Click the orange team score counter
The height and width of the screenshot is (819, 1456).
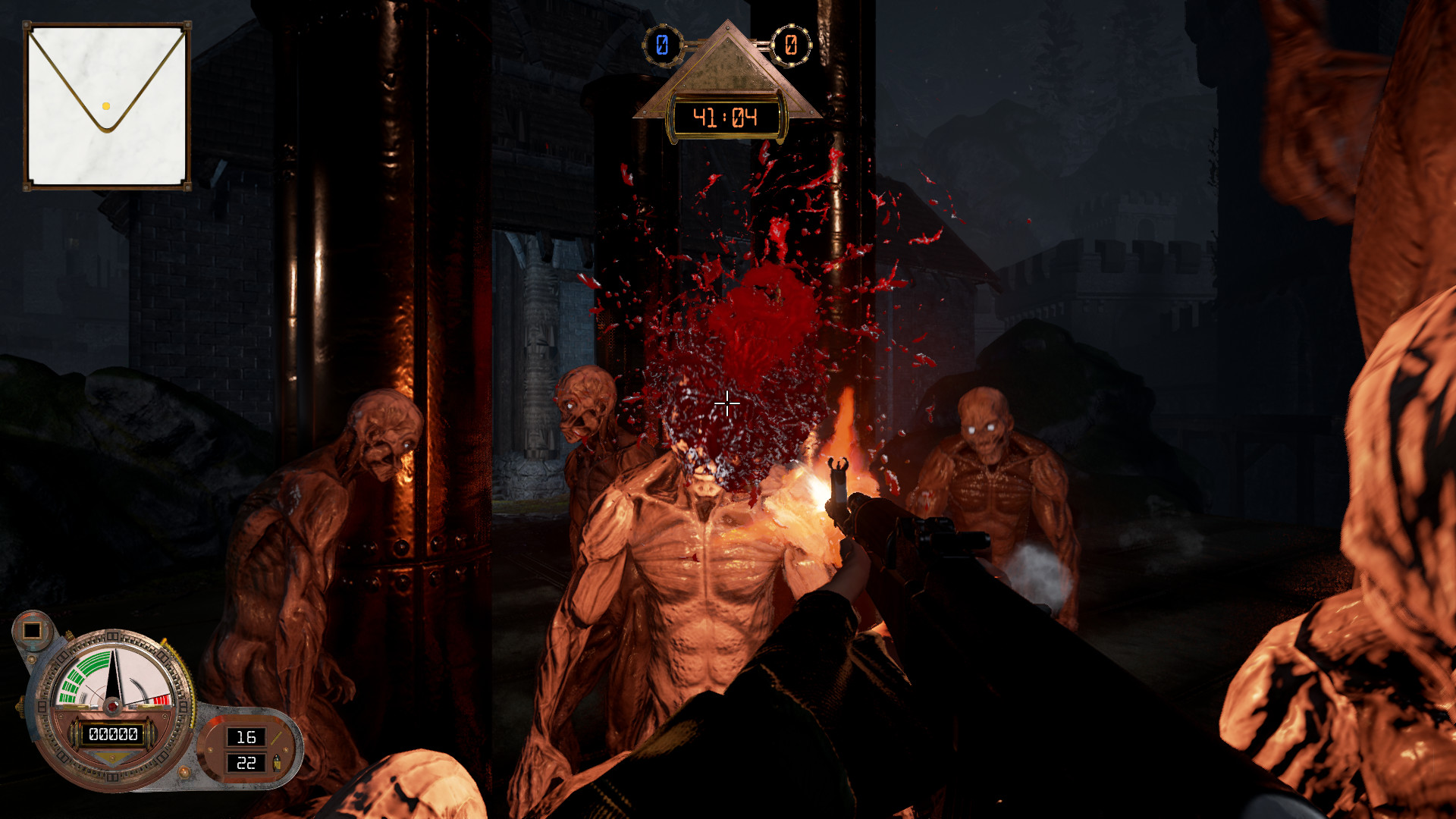tap(791, 44)
